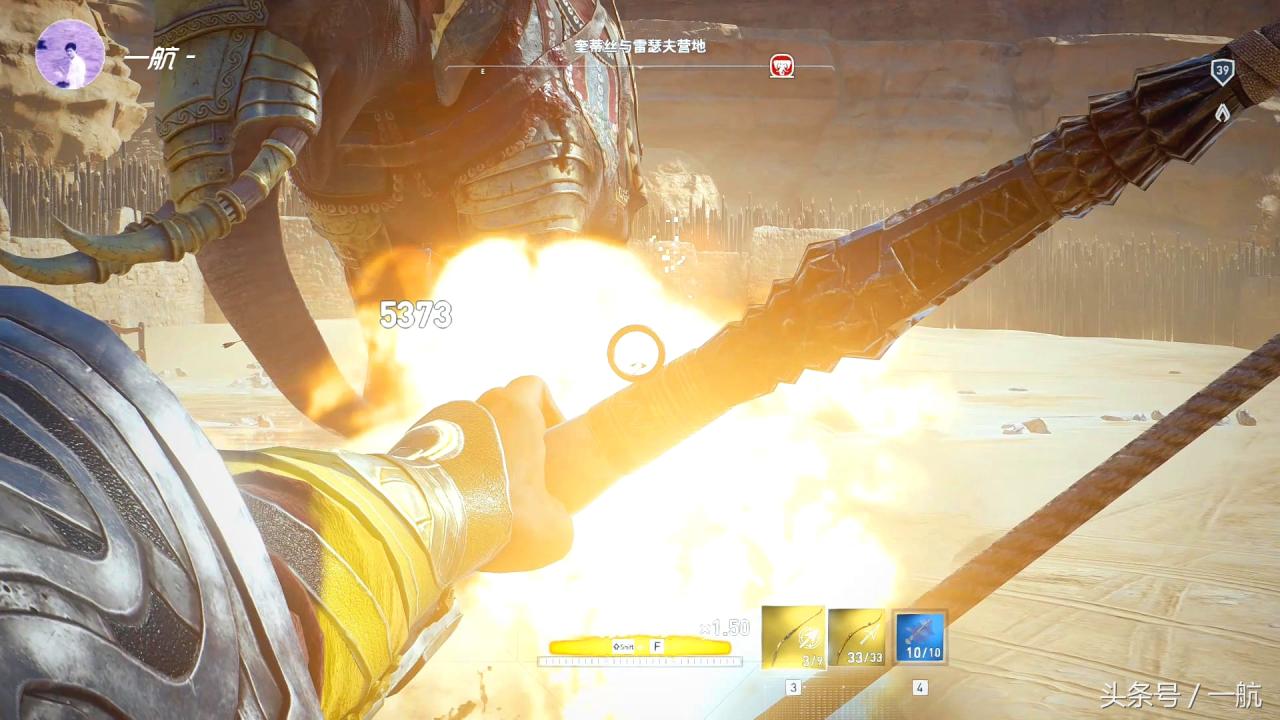Click the camp location name above the compass

(640, 46)
